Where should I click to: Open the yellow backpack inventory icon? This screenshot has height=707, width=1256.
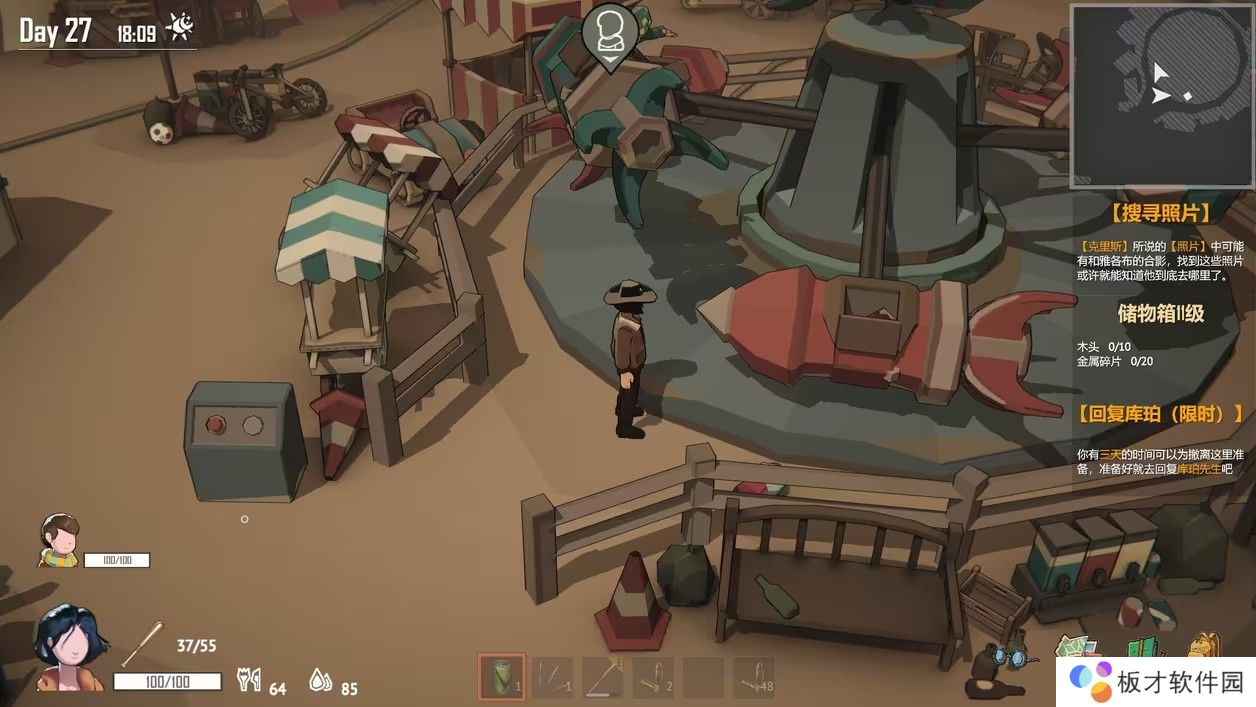[x=1205, y=646]
